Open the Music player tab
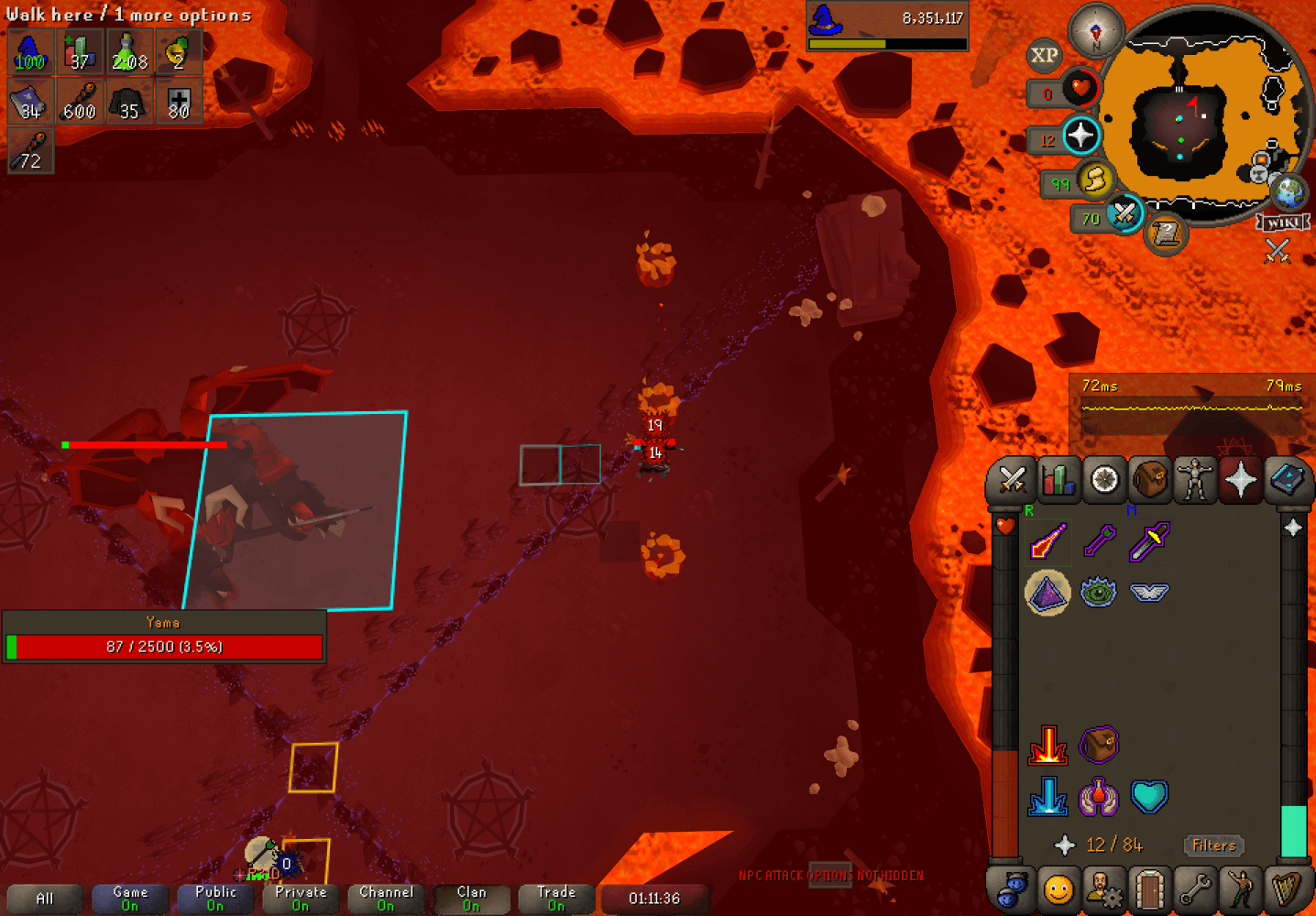Image resolution: width=1316 pixels, height=916 pixels. [x=1288, y=889]
